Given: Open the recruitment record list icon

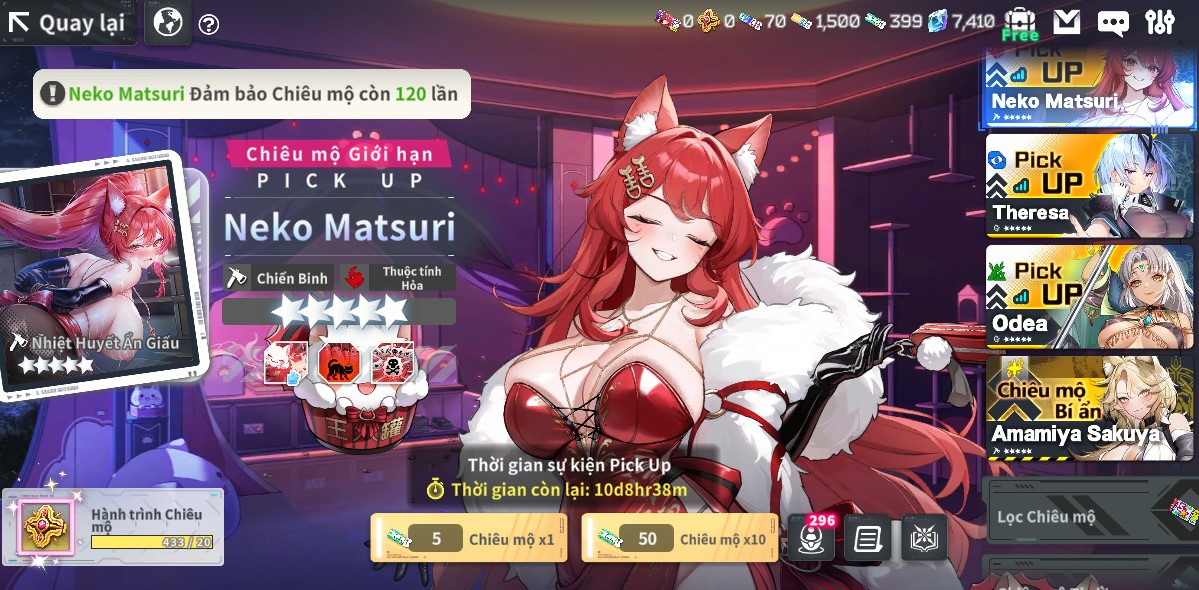Looking at the screenshot, I should click(x=867, y=540).
